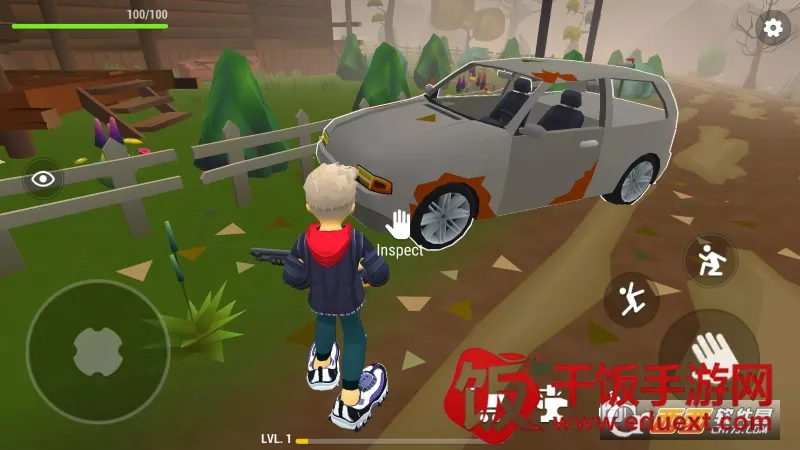The image size is (800, 450).
Task: Open the puzzle piece icon menu
Action: [x=551, y=402]
